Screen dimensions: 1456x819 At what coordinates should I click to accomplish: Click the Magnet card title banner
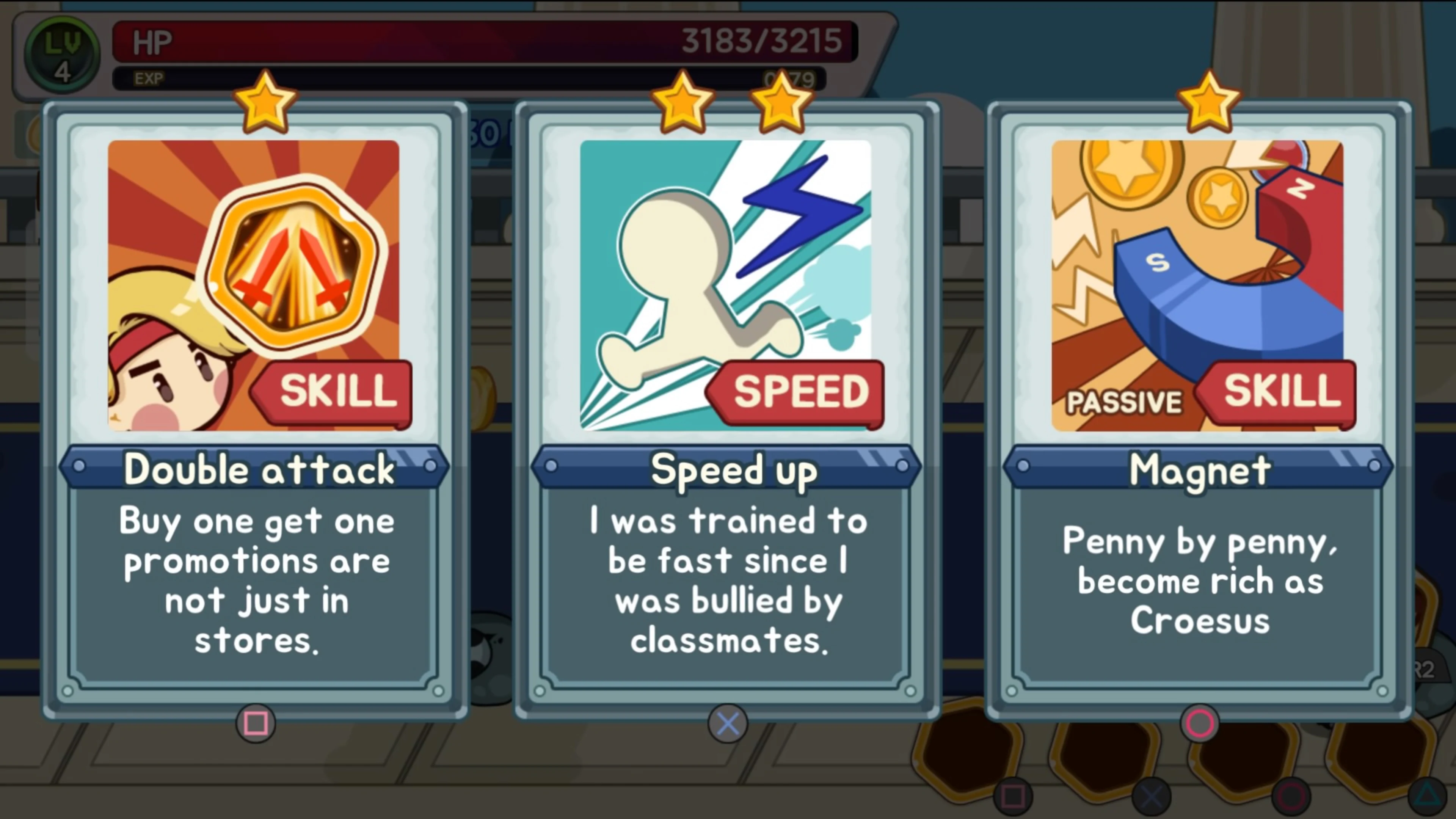[1201, 468]
